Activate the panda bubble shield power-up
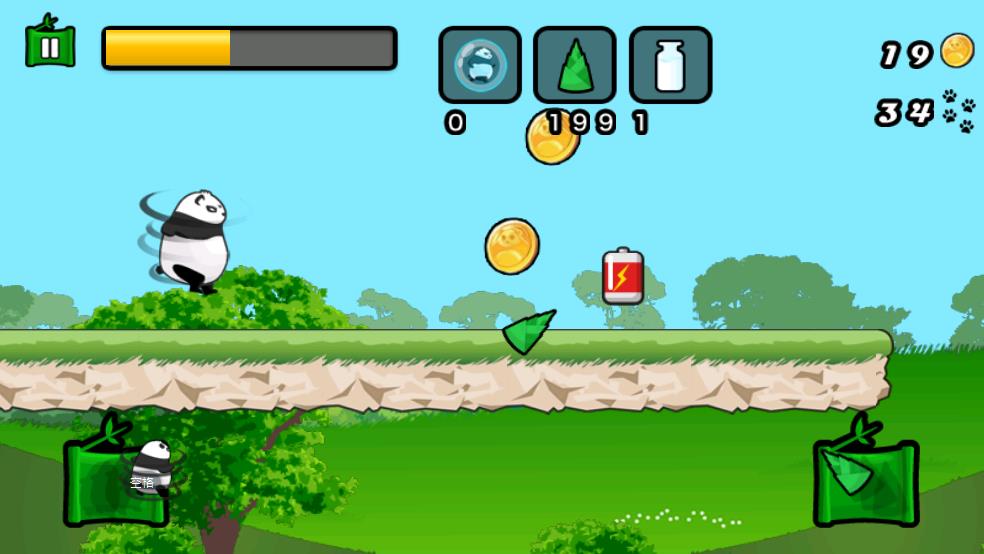This screenshot has height=554, width=984. click(x=480, y=65)
